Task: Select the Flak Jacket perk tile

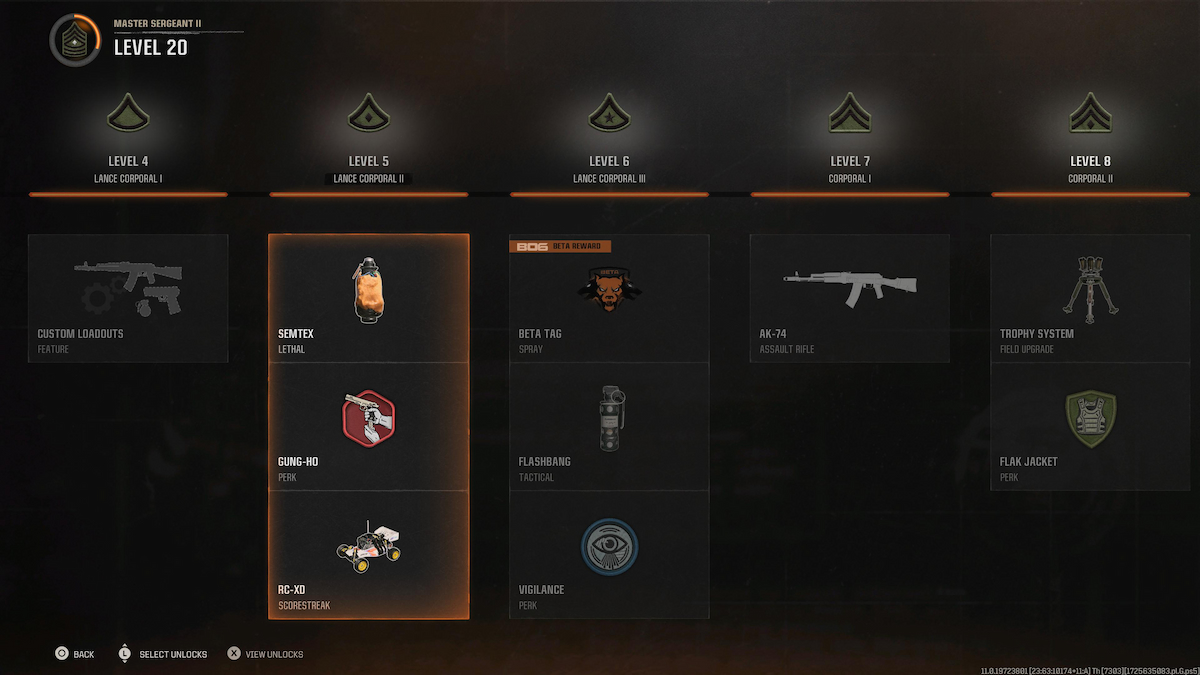Action: tap(1090, 426)
